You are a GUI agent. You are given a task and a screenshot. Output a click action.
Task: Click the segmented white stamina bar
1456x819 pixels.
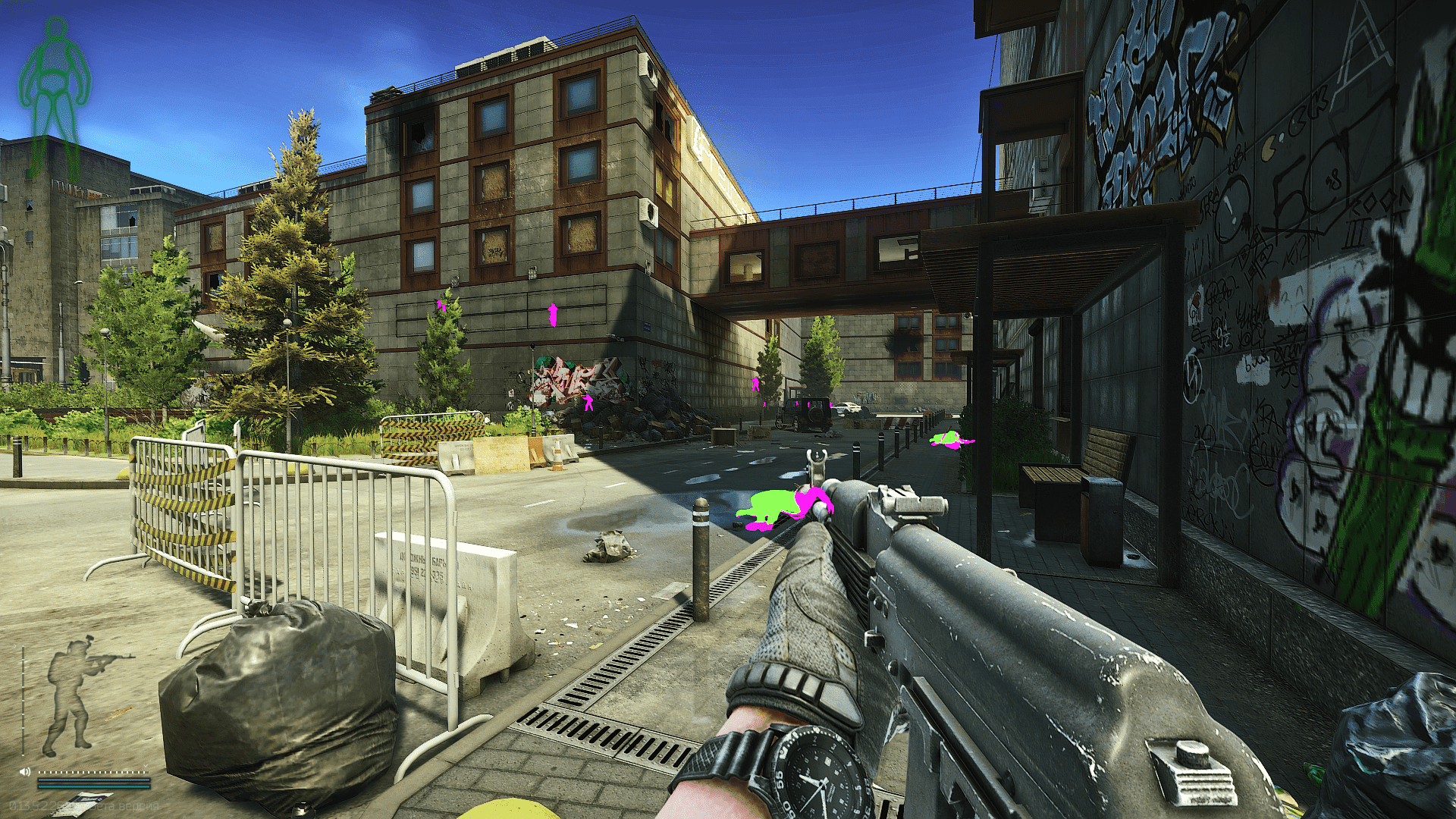pyautogui.click(x=91, y=772)
